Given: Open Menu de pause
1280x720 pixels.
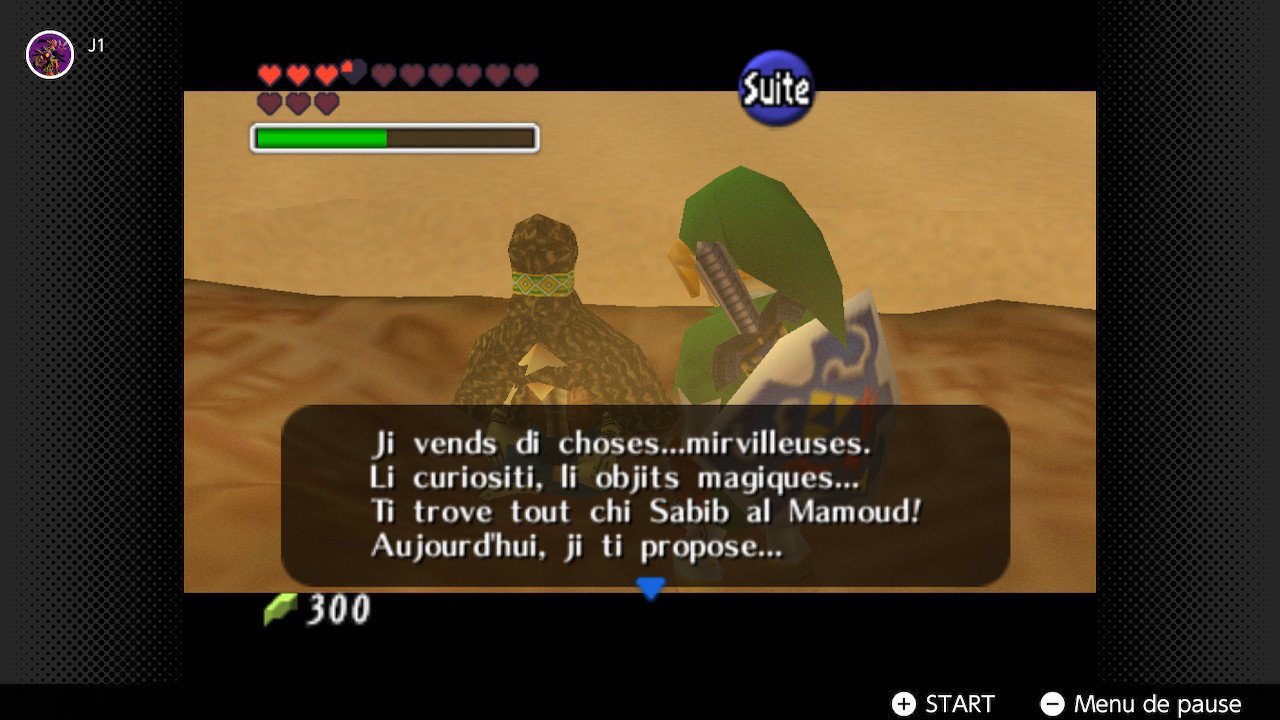Looking at the screenshot, I should click(x=1155, y=703).
